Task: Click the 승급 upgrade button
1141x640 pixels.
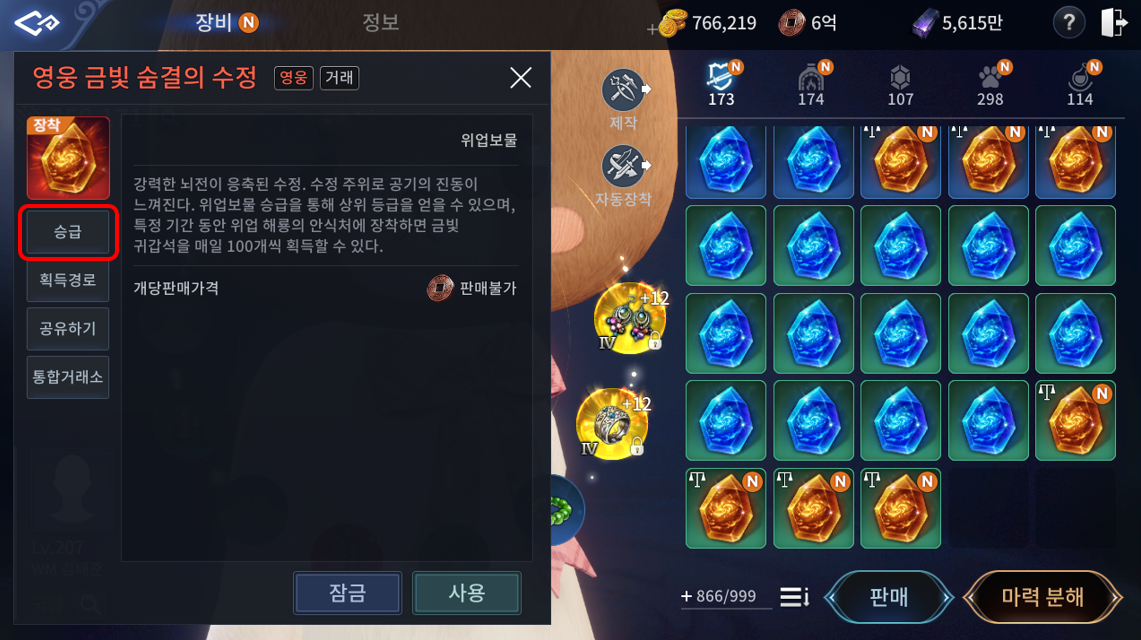Action: 68,232
